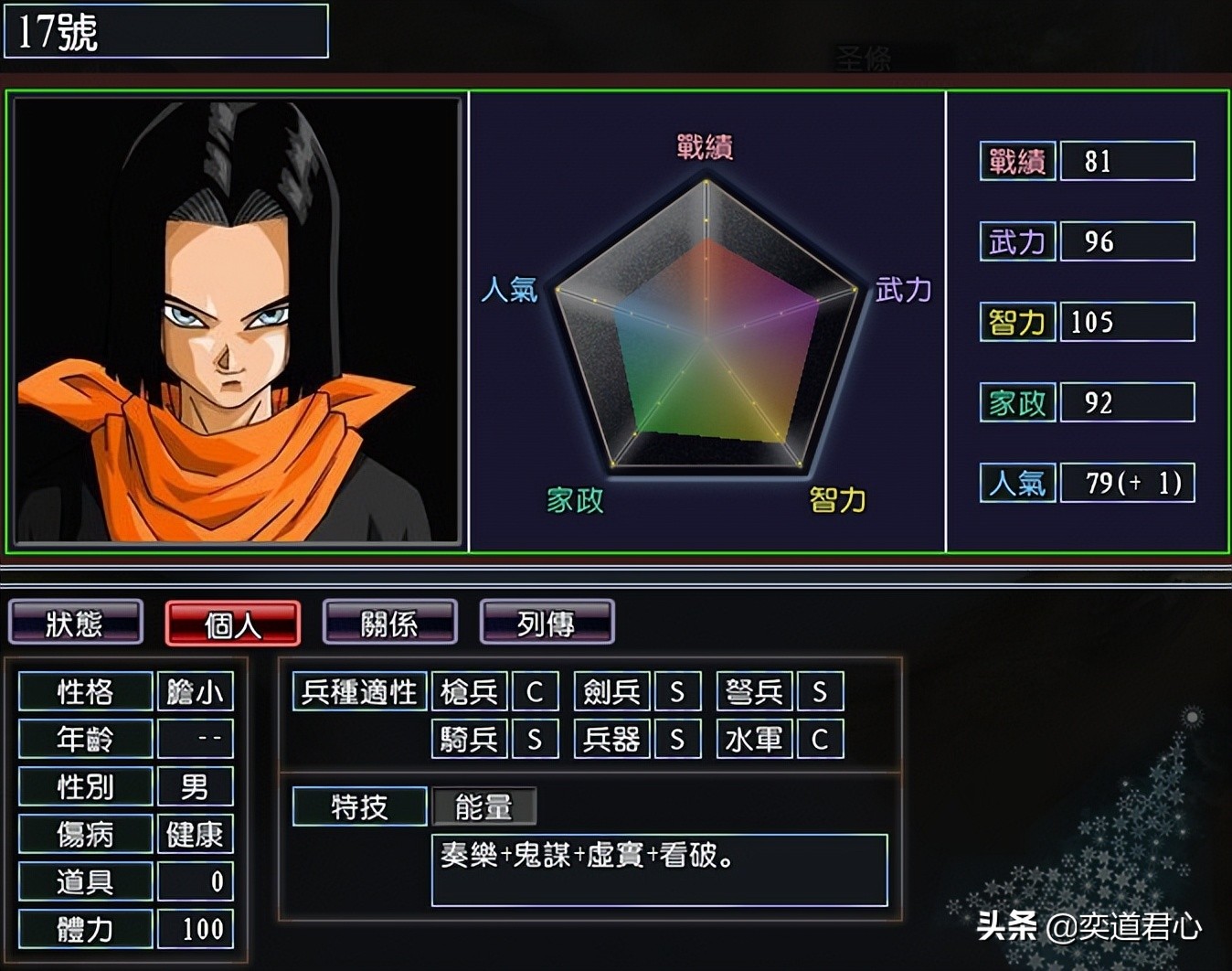Switch to the 狀態 tab
The width and height of the screenshot is (1232, 971).
pyautogui.click(x=76, y=624)
